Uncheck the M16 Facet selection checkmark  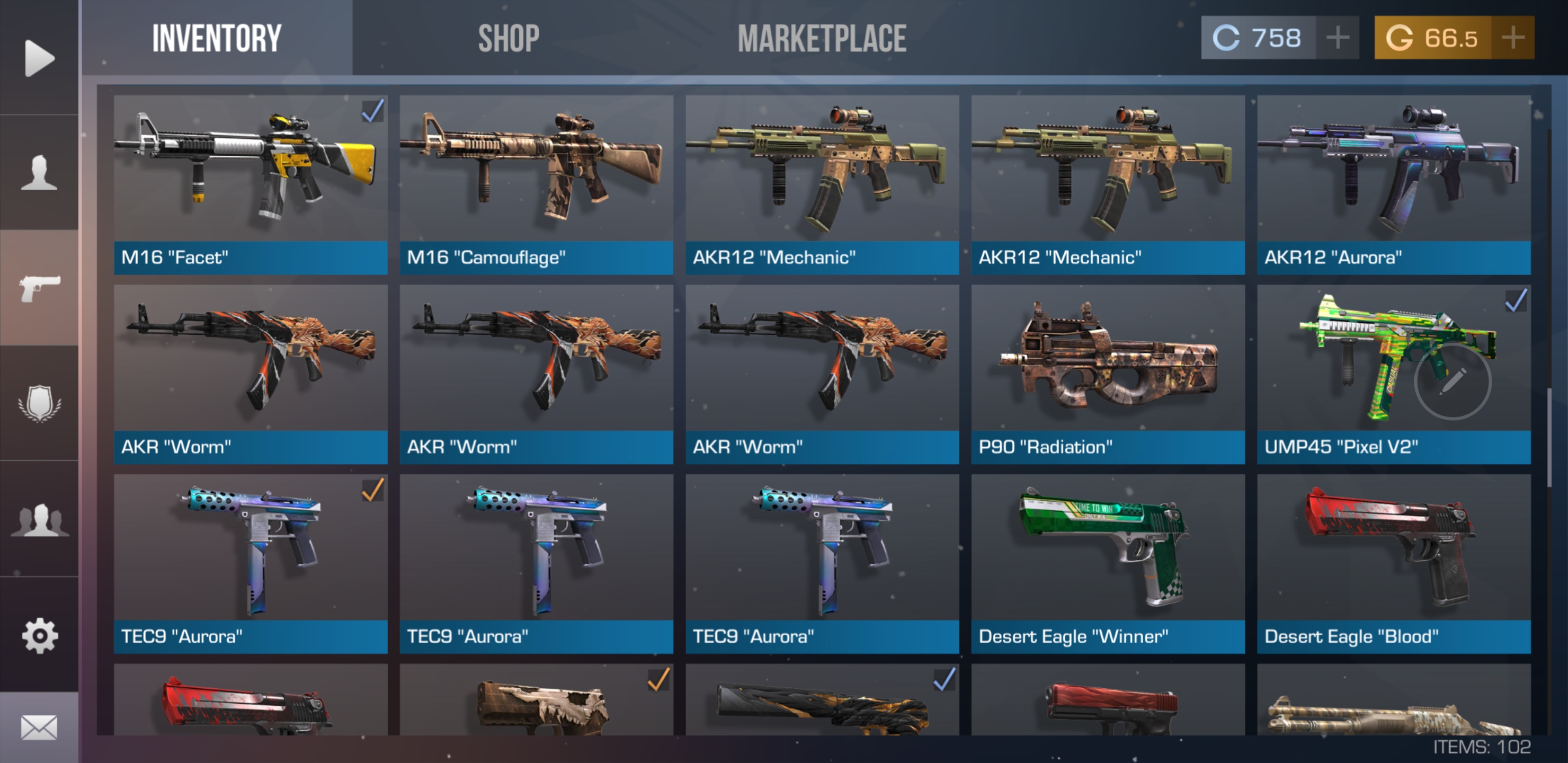372,112
